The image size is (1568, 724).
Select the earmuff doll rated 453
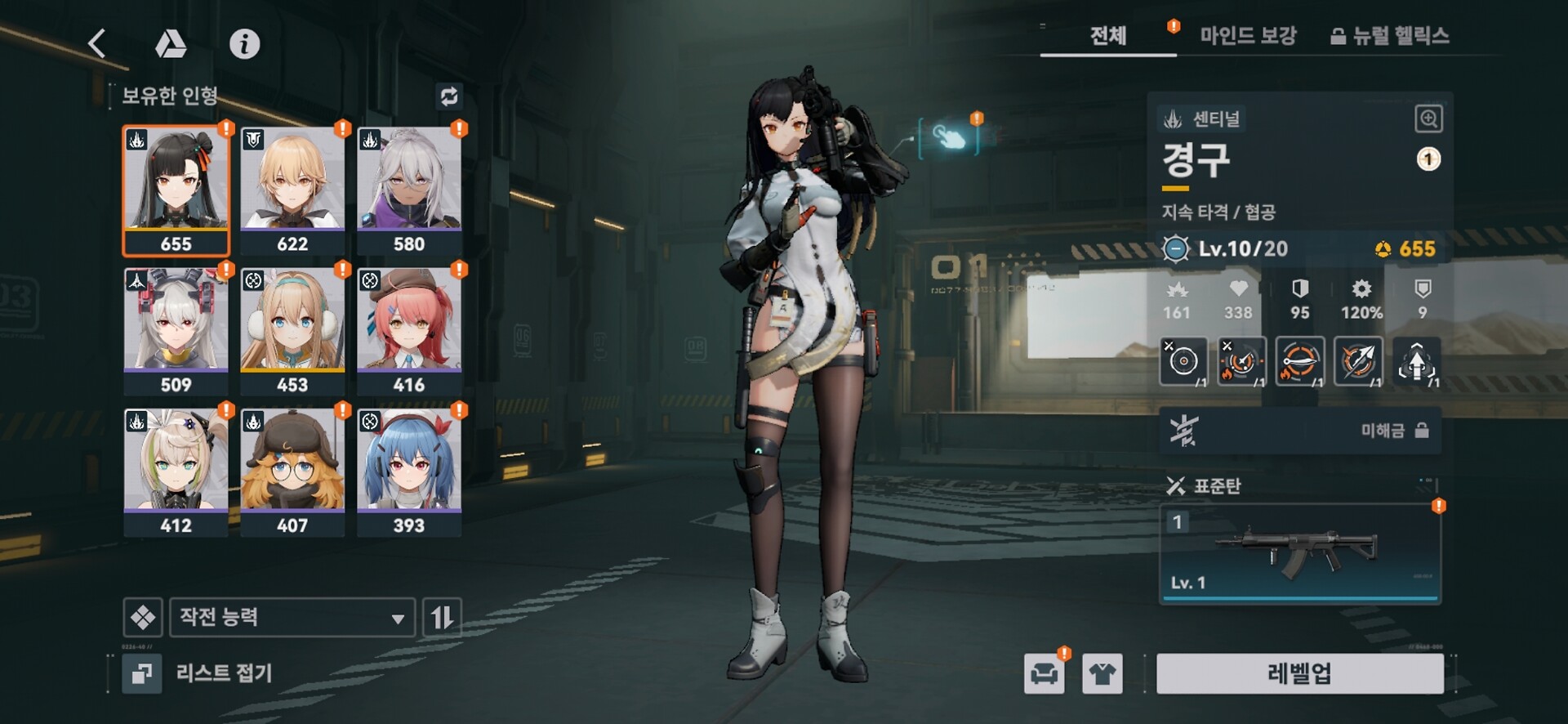pos(292,330)
